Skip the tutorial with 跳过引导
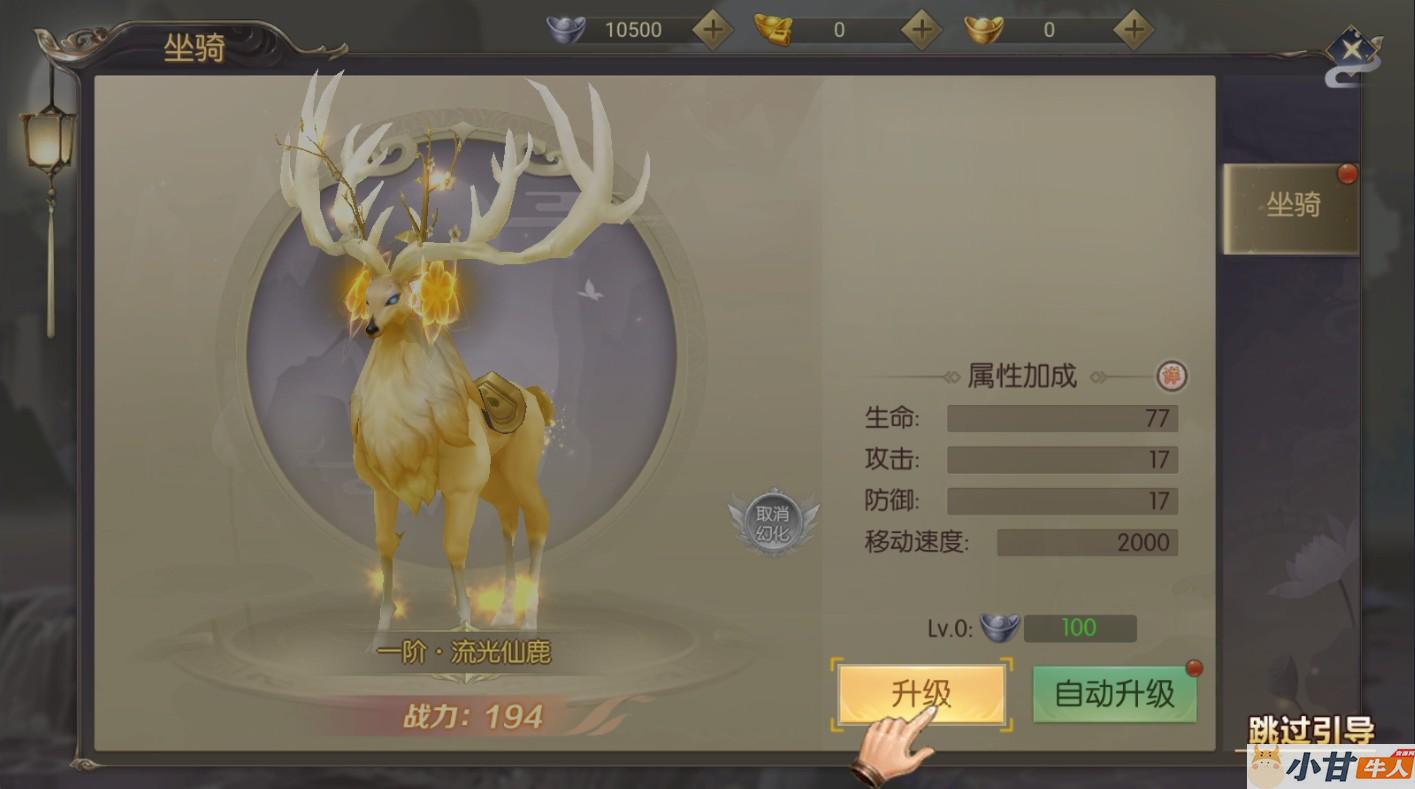 click(1310, 731)
